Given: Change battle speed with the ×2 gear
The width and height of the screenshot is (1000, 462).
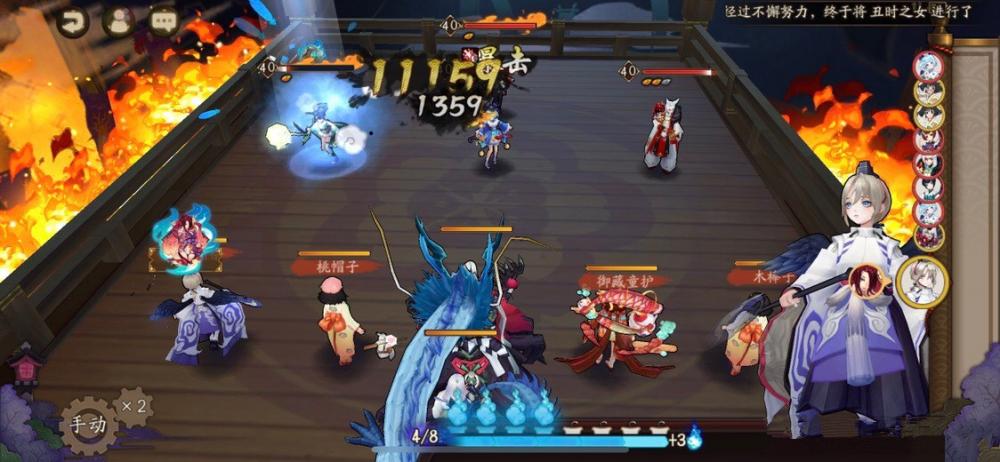Looking at the screenshot, I should pos(134,406).
